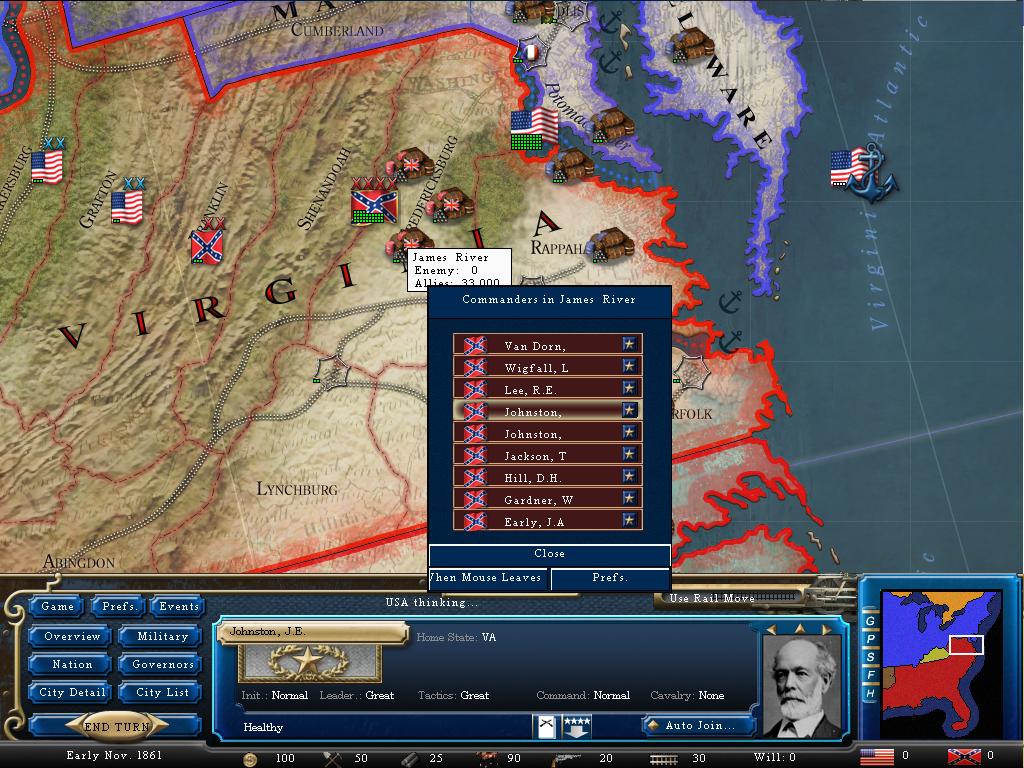The height and width of the screenshot is (768, 1024).
Task: End the current turn
Action: 117,727
